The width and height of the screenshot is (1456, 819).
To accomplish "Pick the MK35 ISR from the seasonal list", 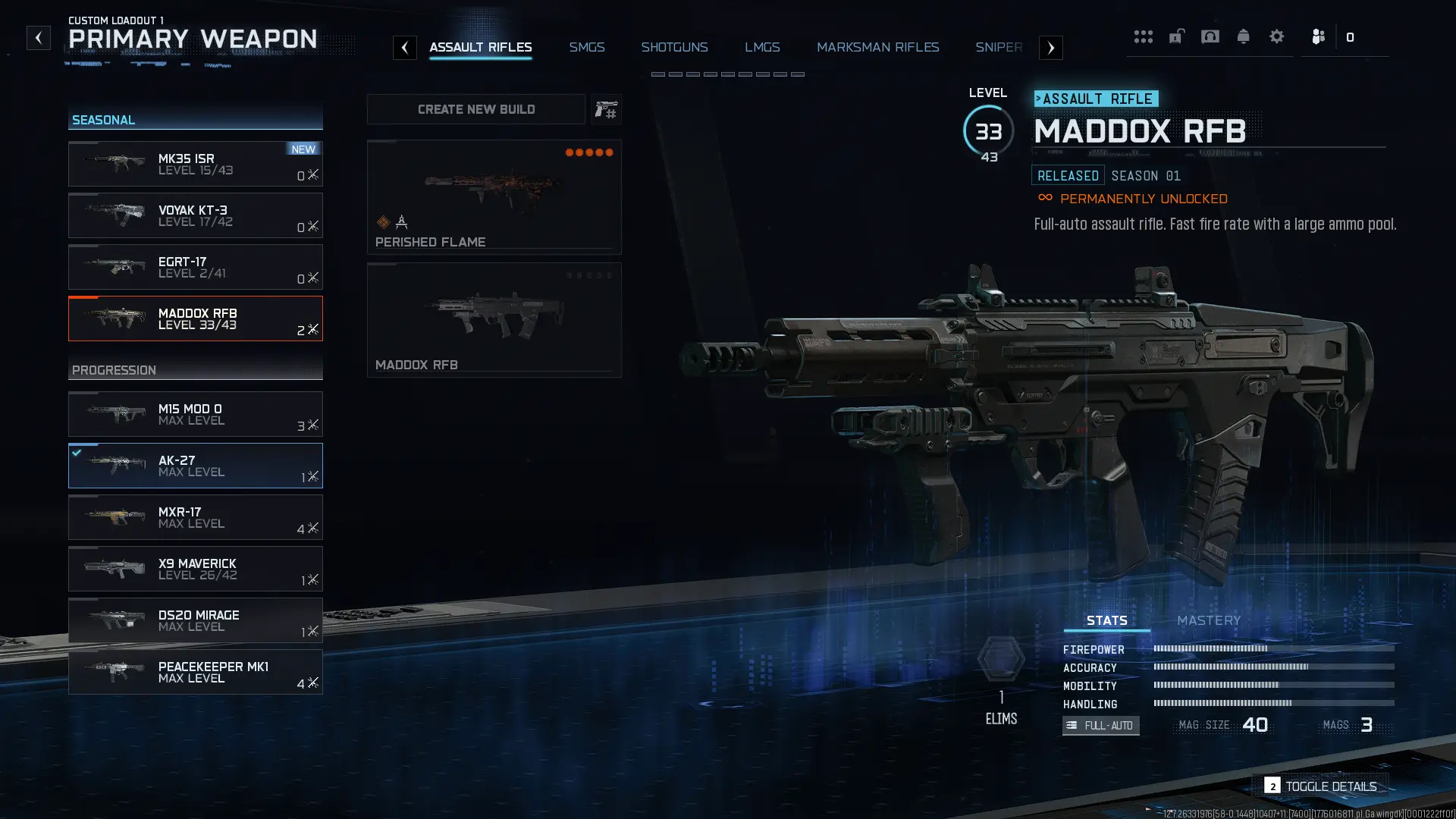I will click(195, 164).
